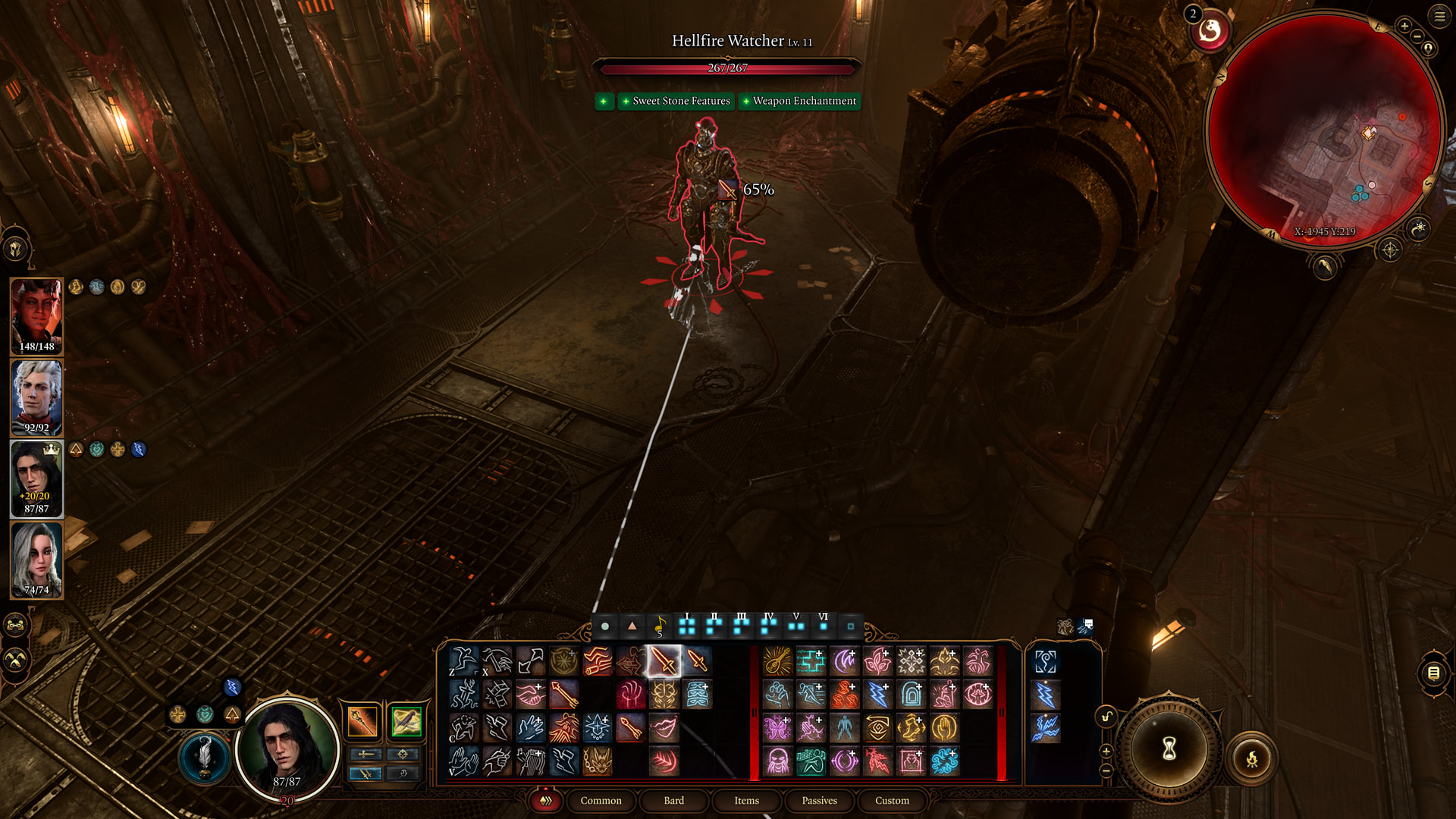End turn with the hourglass button
The height and width of the screenshot is (819, 1456).
coord(1169,749)
